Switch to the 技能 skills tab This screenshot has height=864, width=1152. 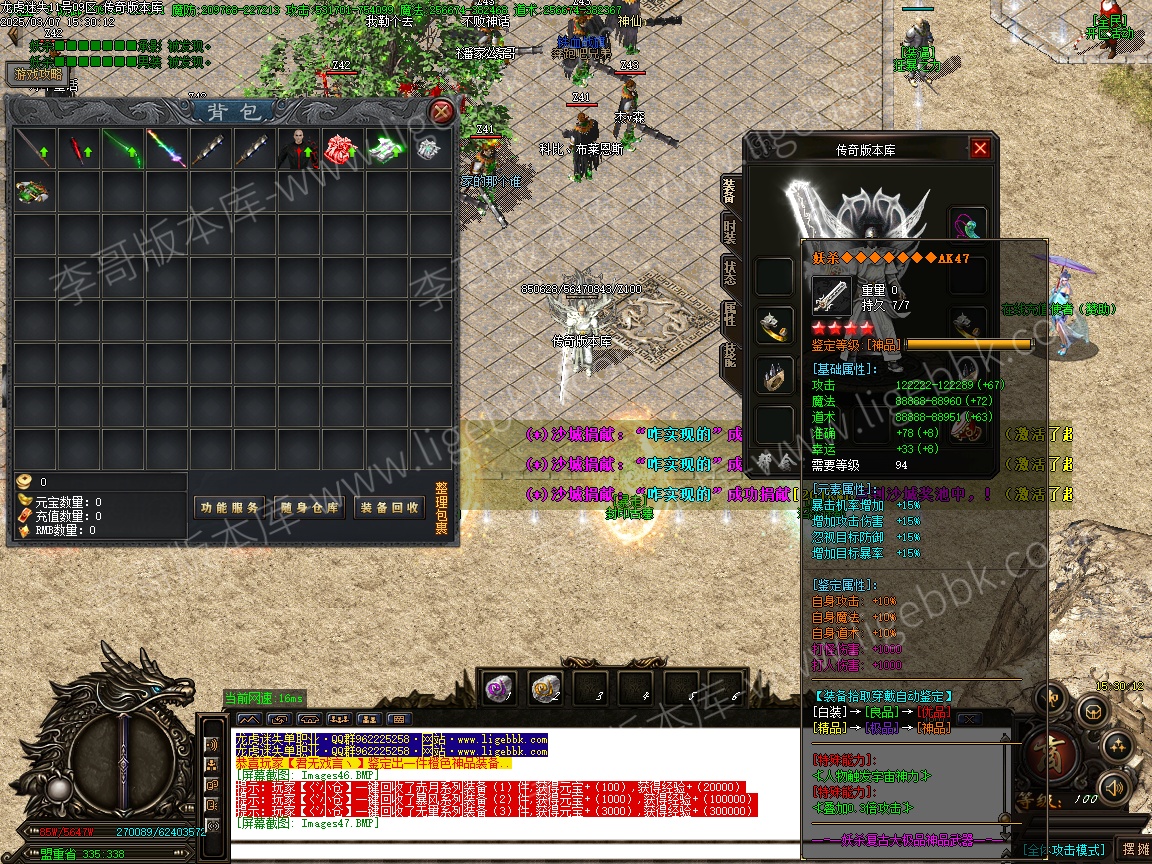point(729,357)
